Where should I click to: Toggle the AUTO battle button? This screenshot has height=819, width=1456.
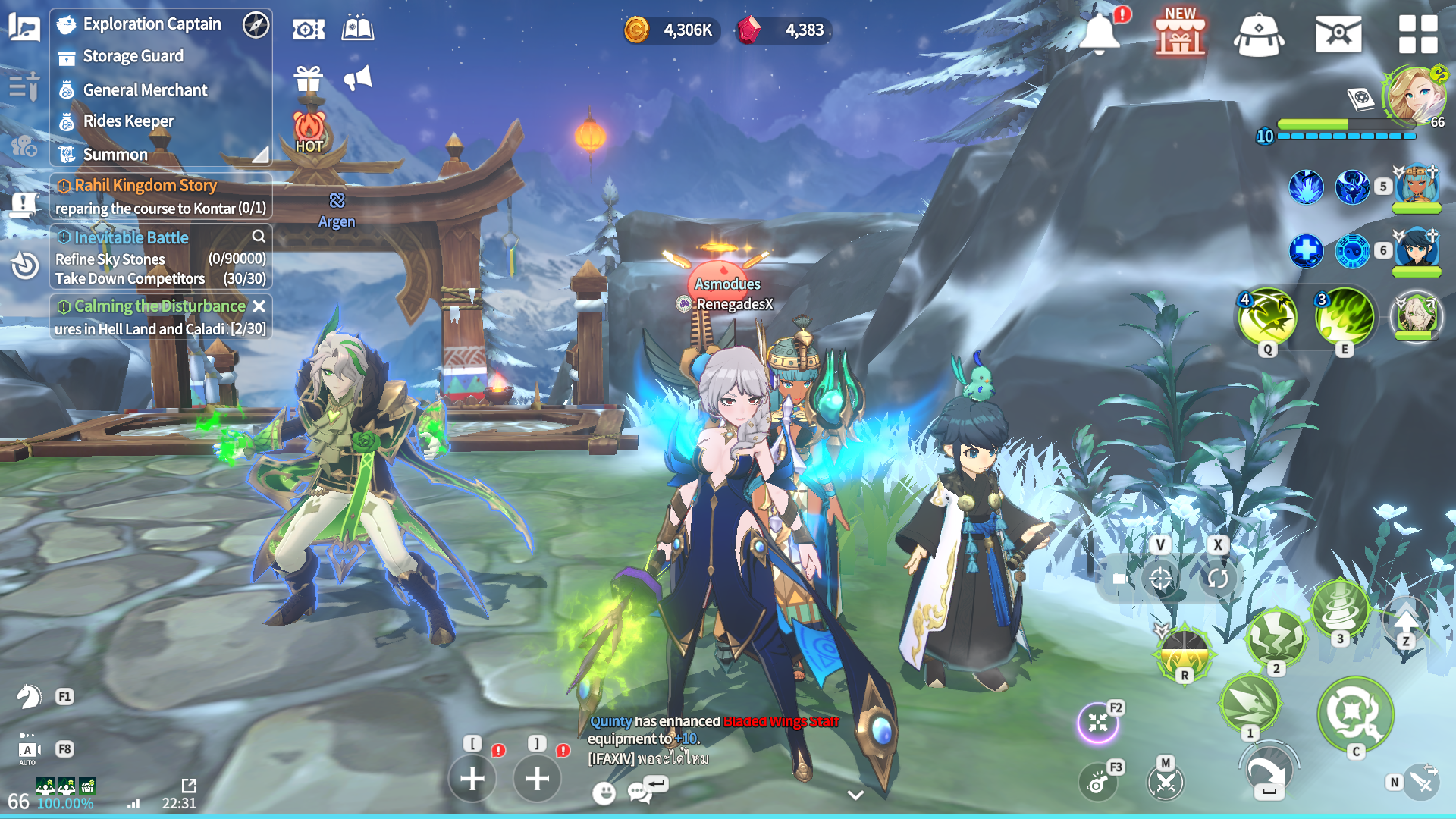tap(27, 751)
